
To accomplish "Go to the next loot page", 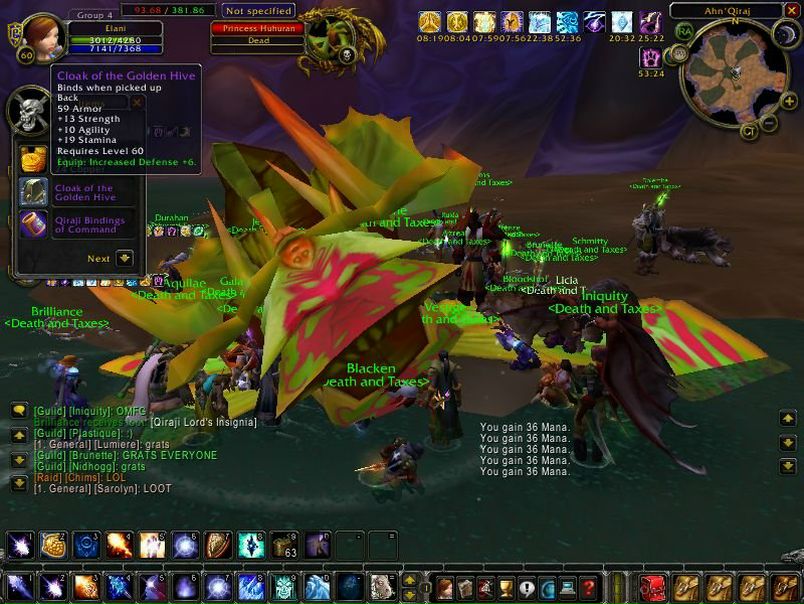I will click(124, 258).
